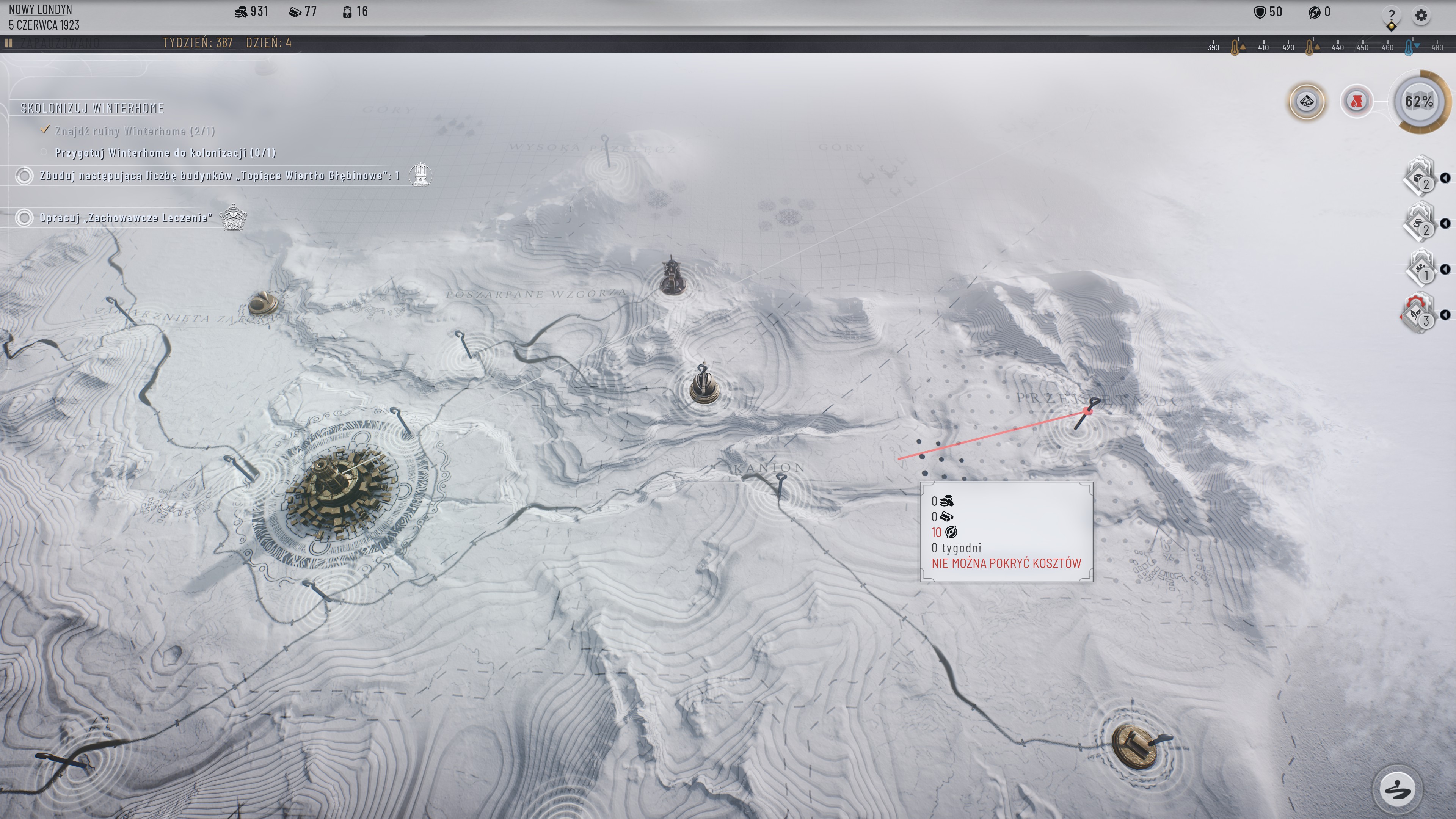Click the gold-ringed mountain settlement icon
The width and height of the screenshot is (1456, 819).
[x=1306, y=102]
